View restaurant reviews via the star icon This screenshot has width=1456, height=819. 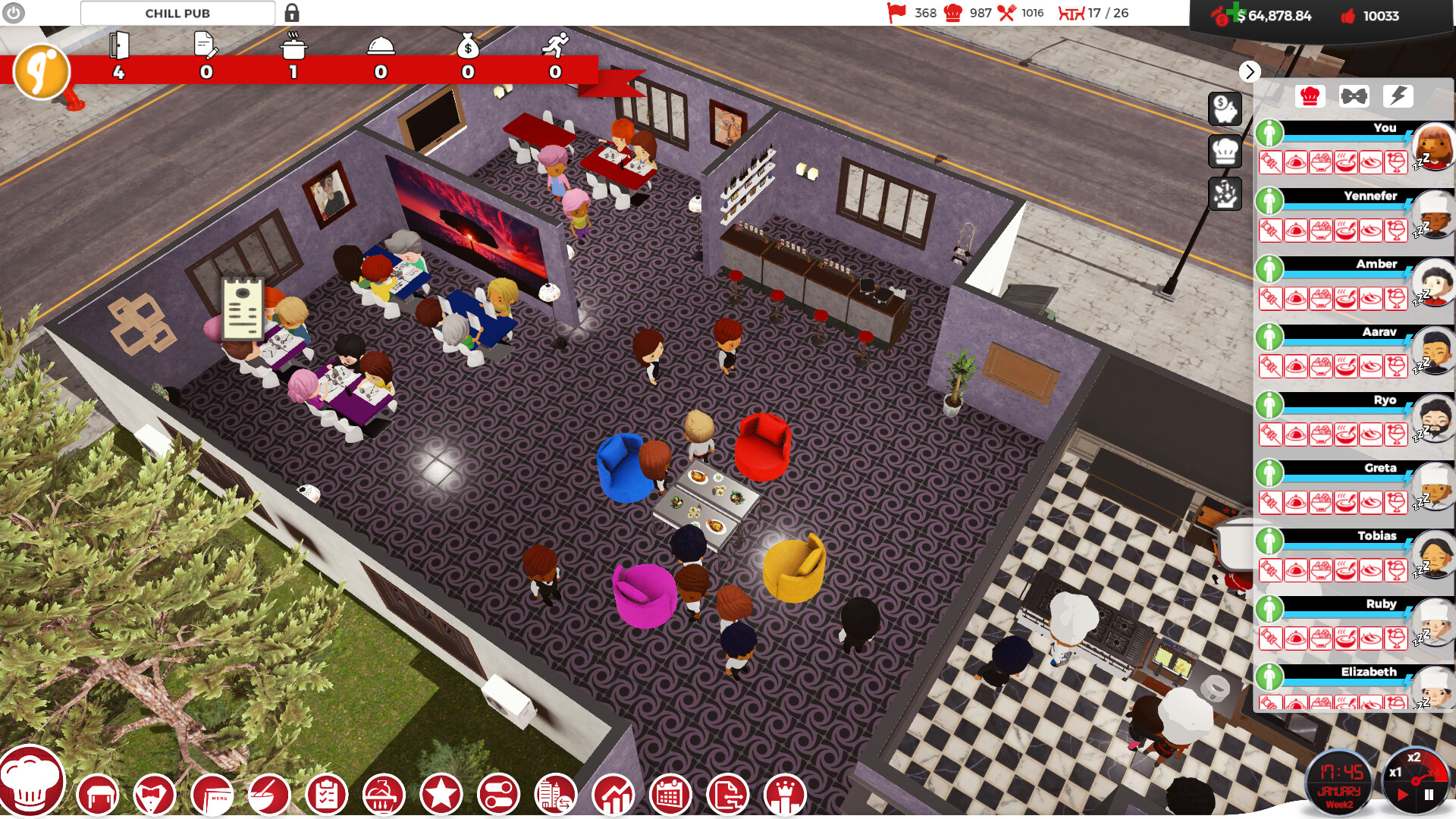442,794
